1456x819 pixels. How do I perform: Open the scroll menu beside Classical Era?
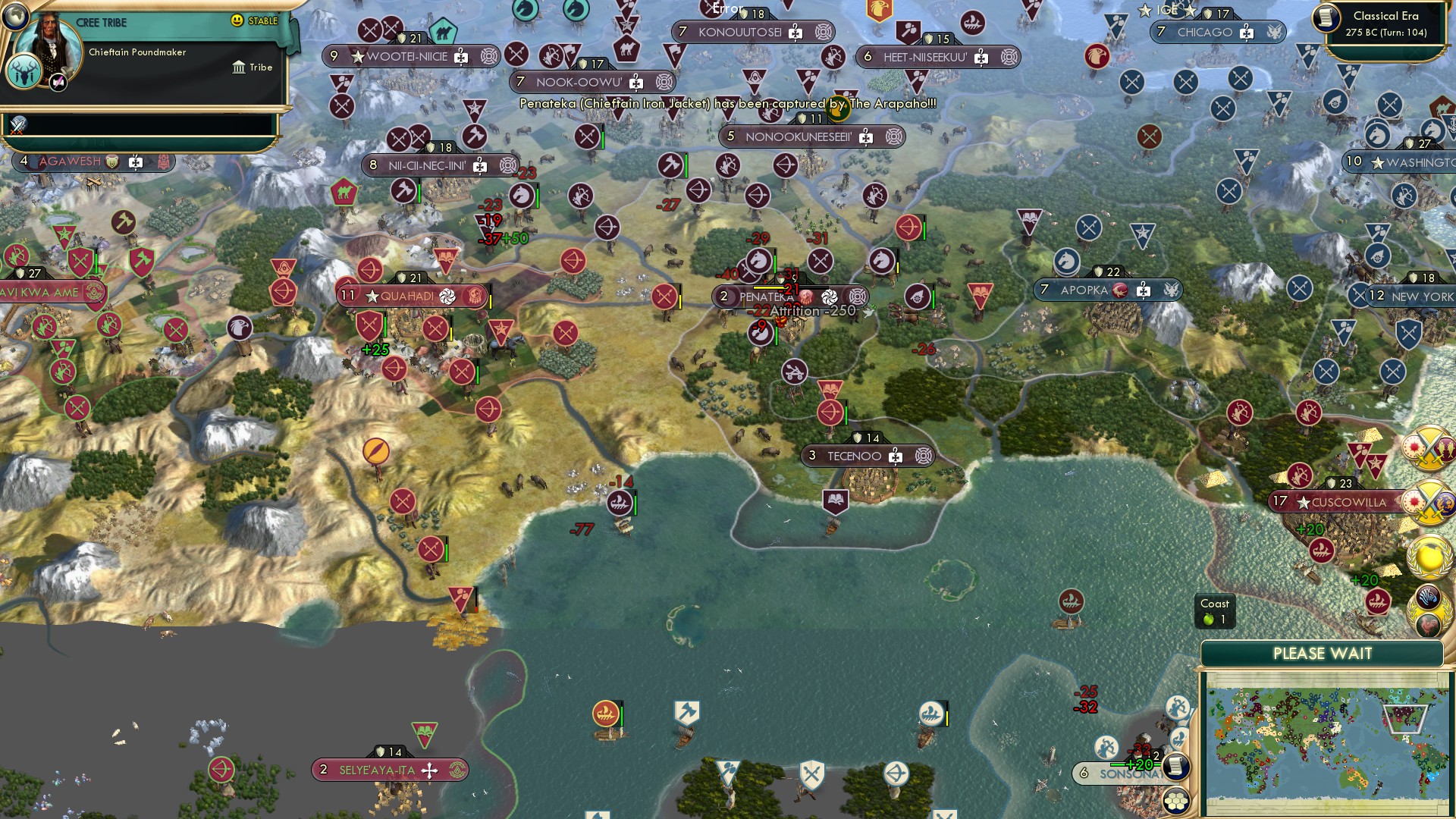click(x=1327, y=16)
